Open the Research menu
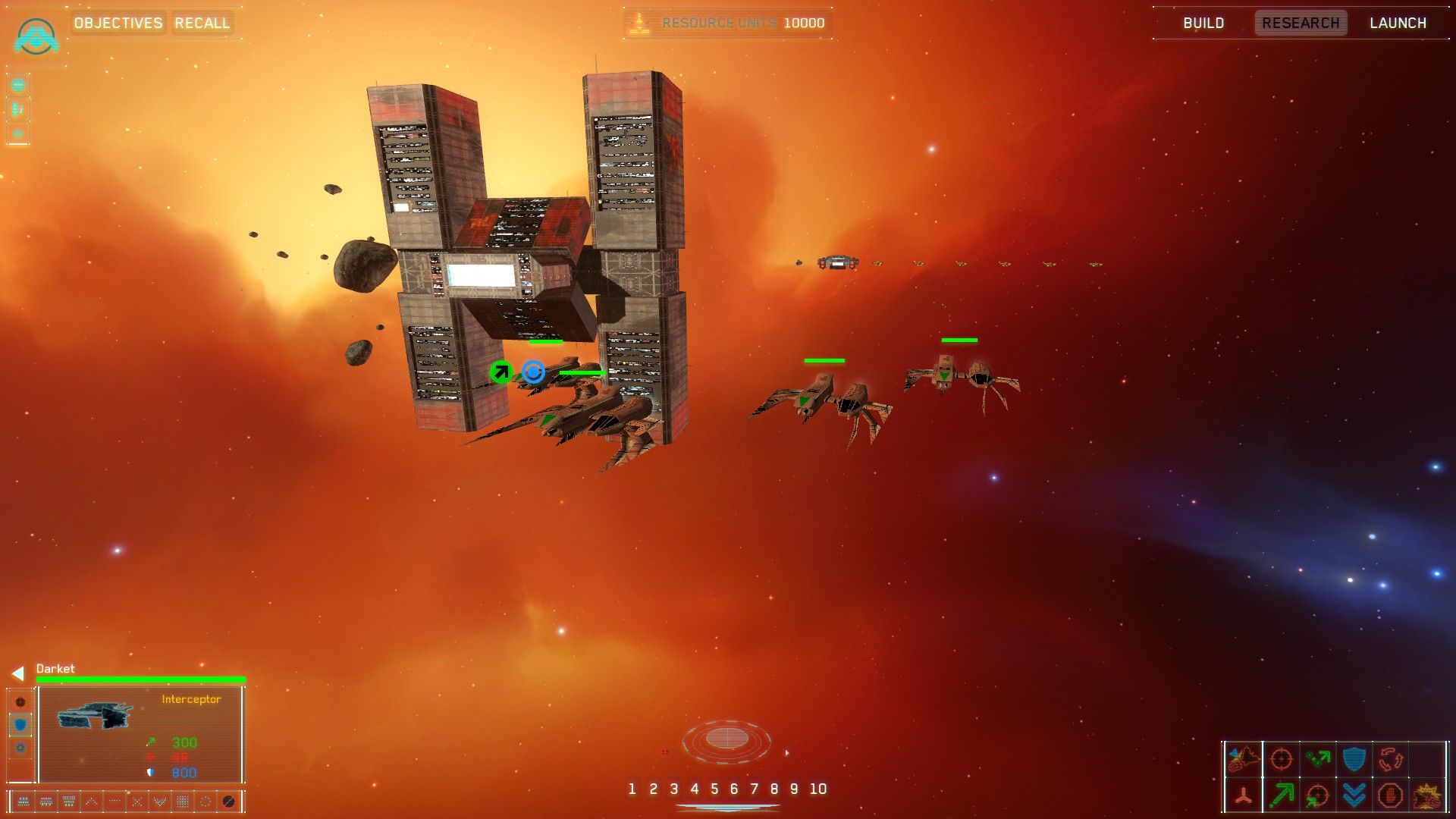Image resolution: width=1456 pixels, height=819 pixels. pos(1301,23)
